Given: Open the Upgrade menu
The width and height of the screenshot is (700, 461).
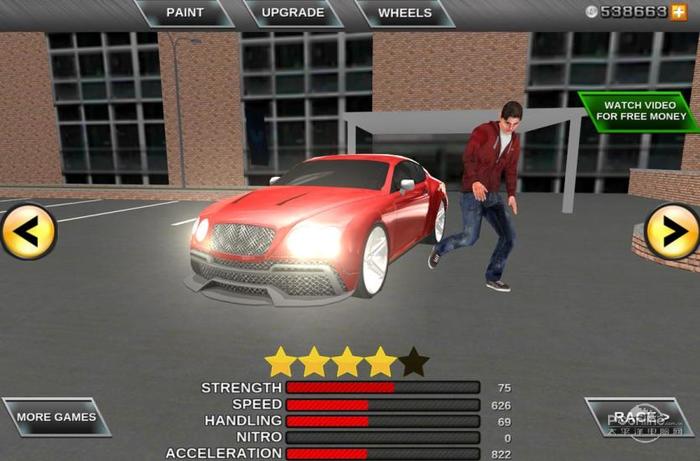Looking at the screenshot, I should (x=292, y=13).
